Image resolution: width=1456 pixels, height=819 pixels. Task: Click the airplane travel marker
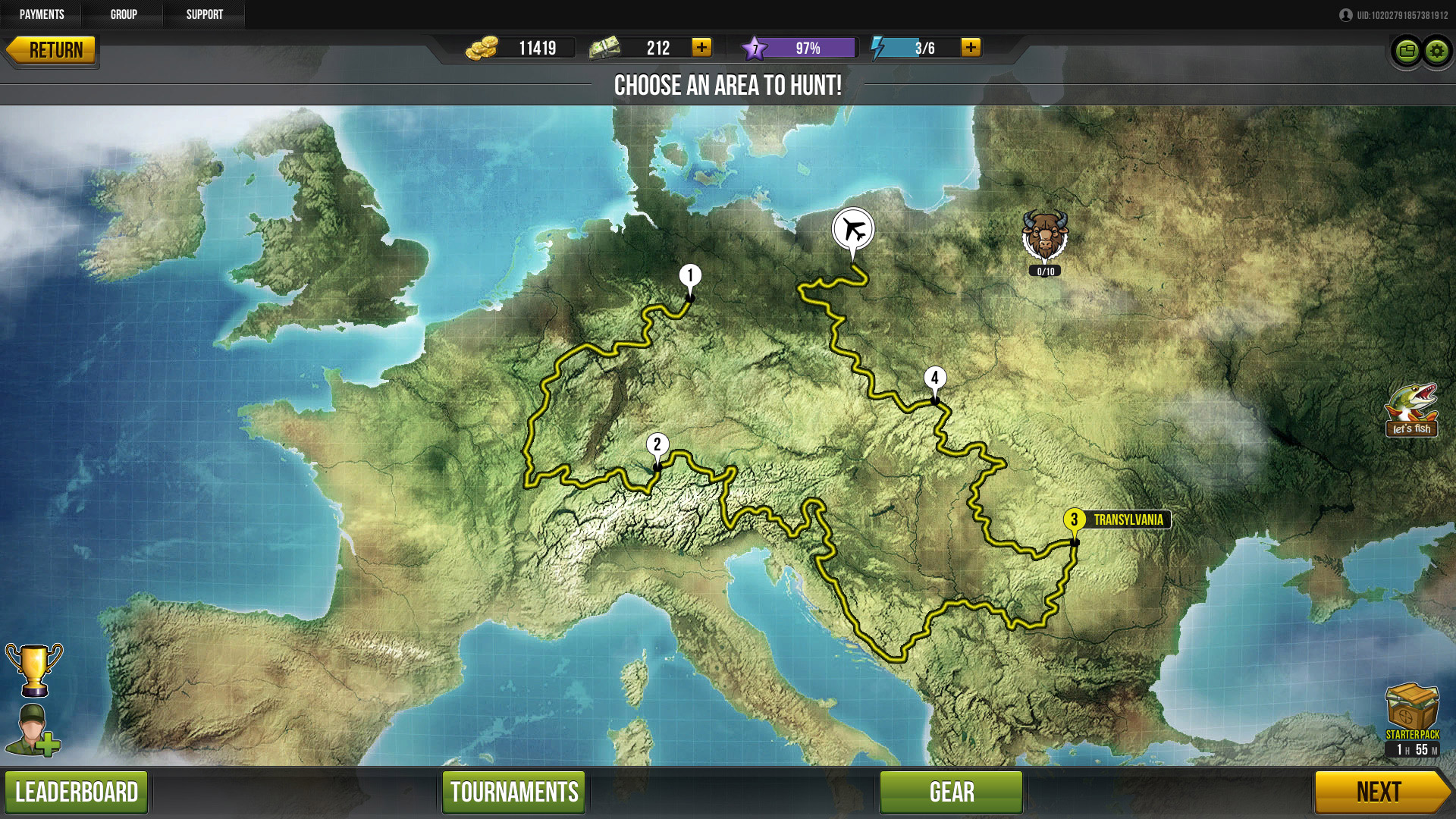[x=853, y=229]
